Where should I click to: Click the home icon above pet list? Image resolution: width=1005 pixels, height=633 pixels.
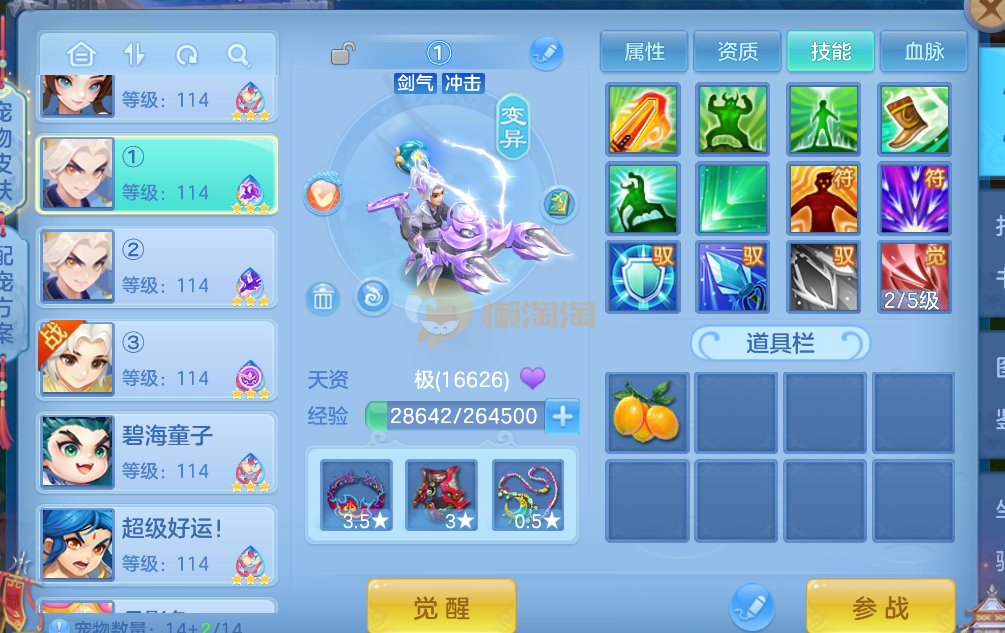[x=81, y=55]
